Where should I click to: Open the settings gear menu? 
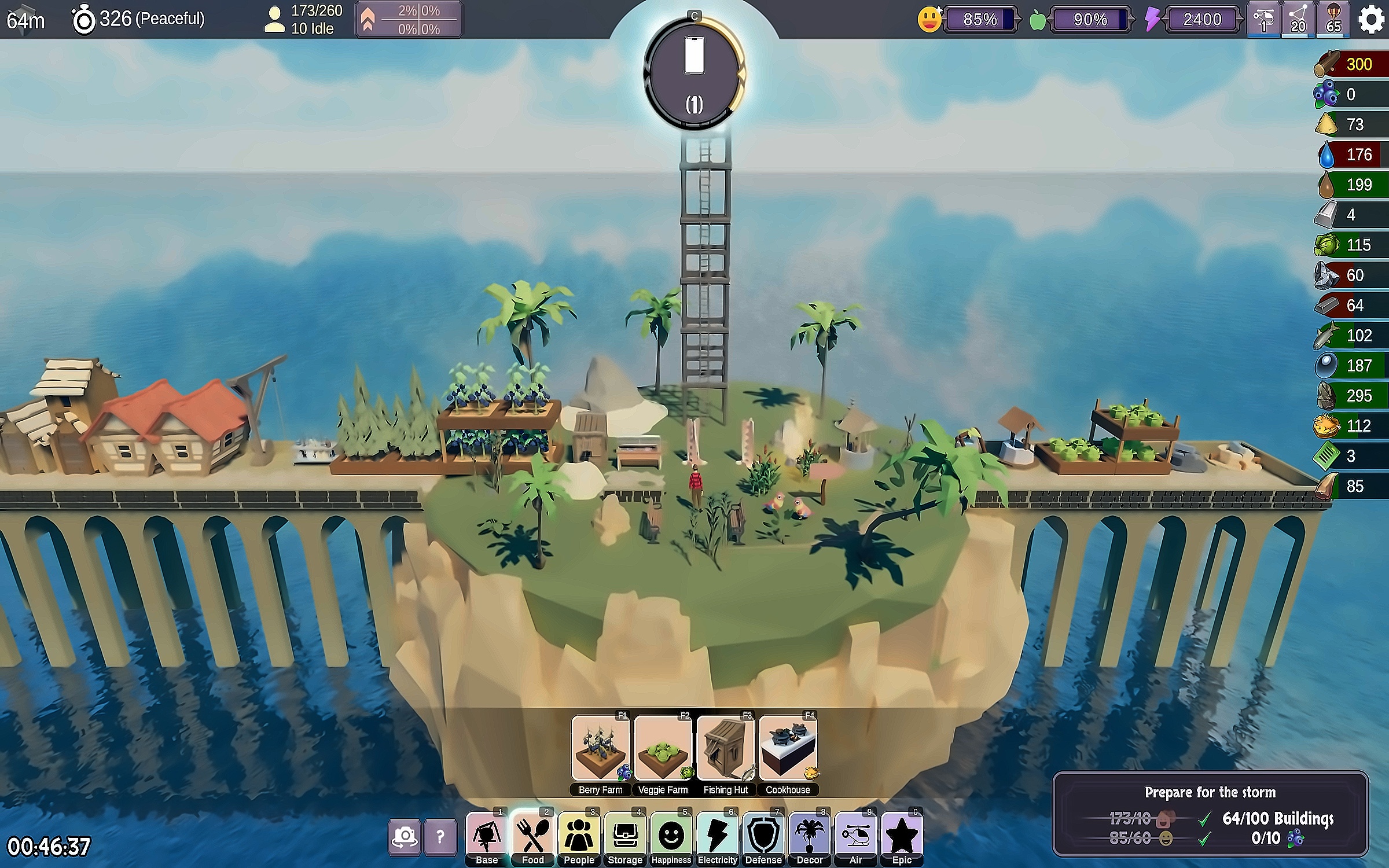[1370, 19]
